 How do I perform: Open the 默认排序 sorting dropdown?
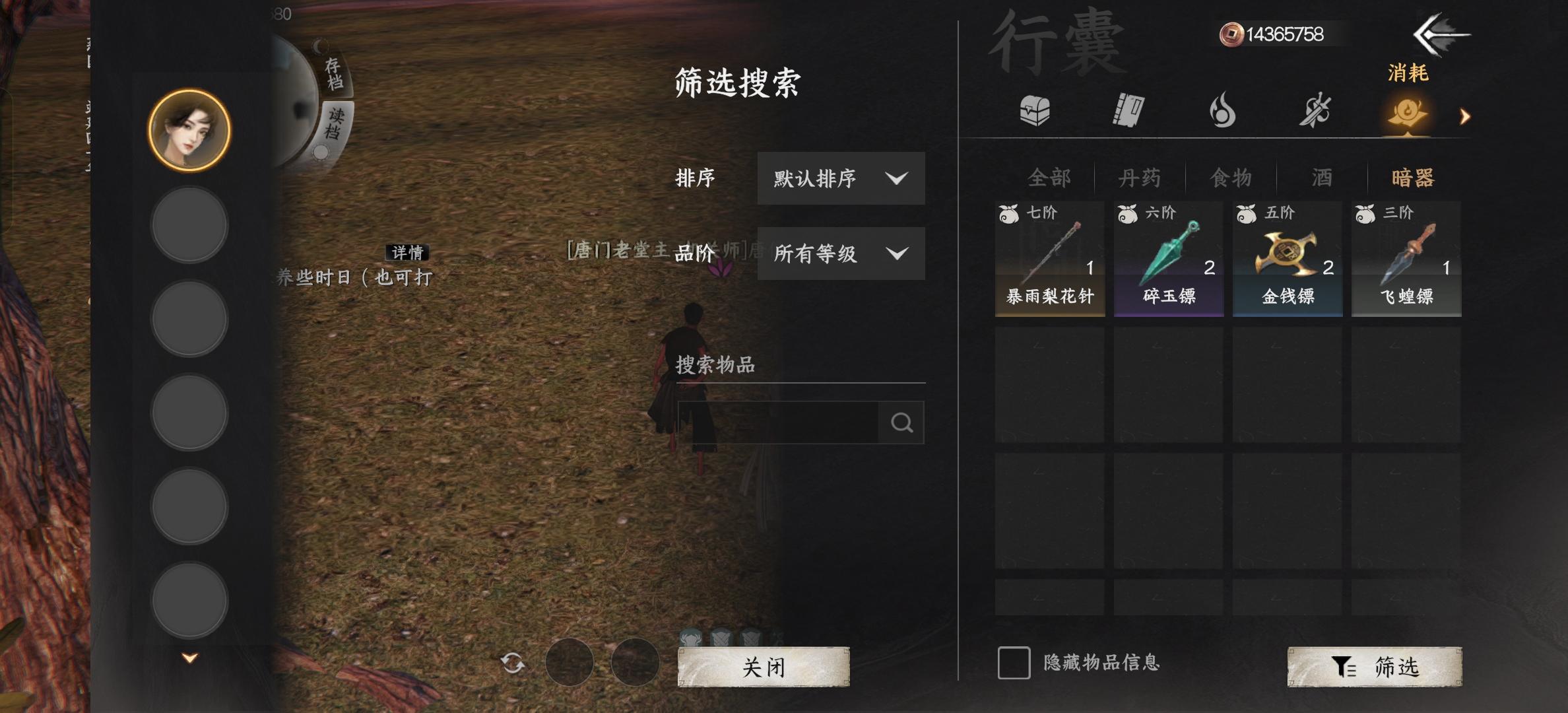pyautogui.click(x=840, y=178)
